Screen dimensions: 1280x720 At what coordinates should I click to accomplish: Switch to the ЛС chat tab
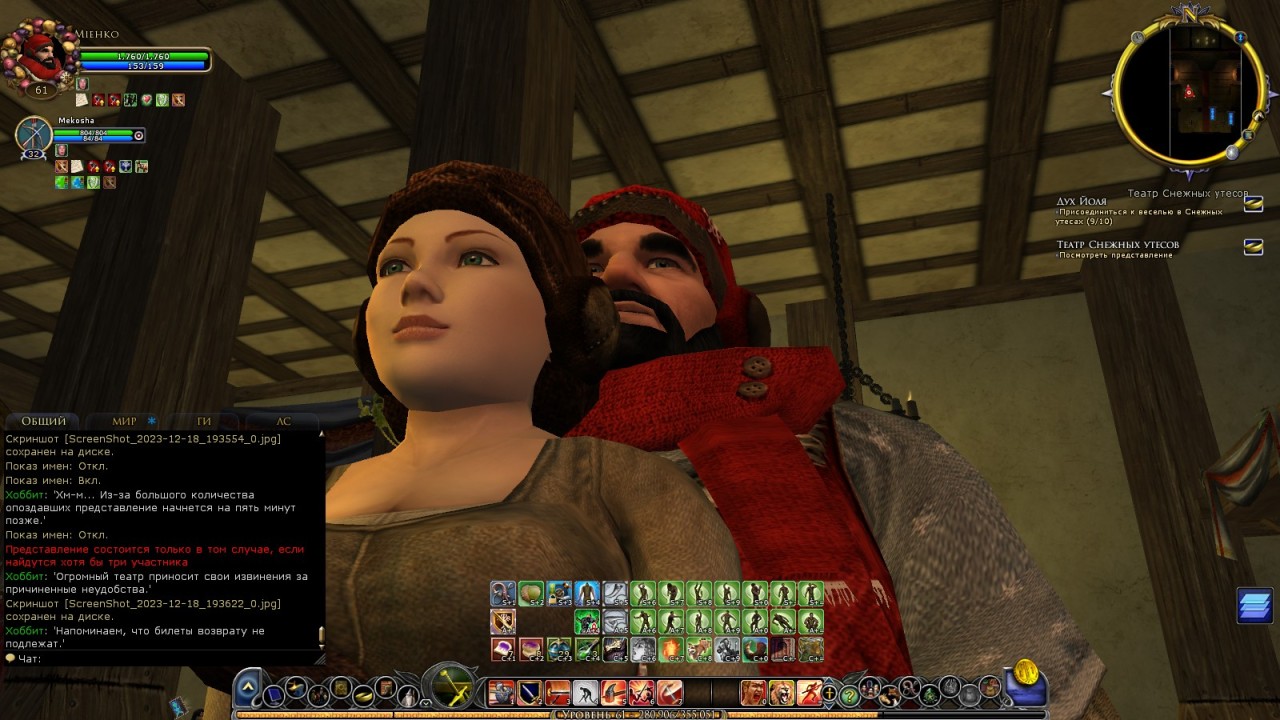click(x=283, y=421)
